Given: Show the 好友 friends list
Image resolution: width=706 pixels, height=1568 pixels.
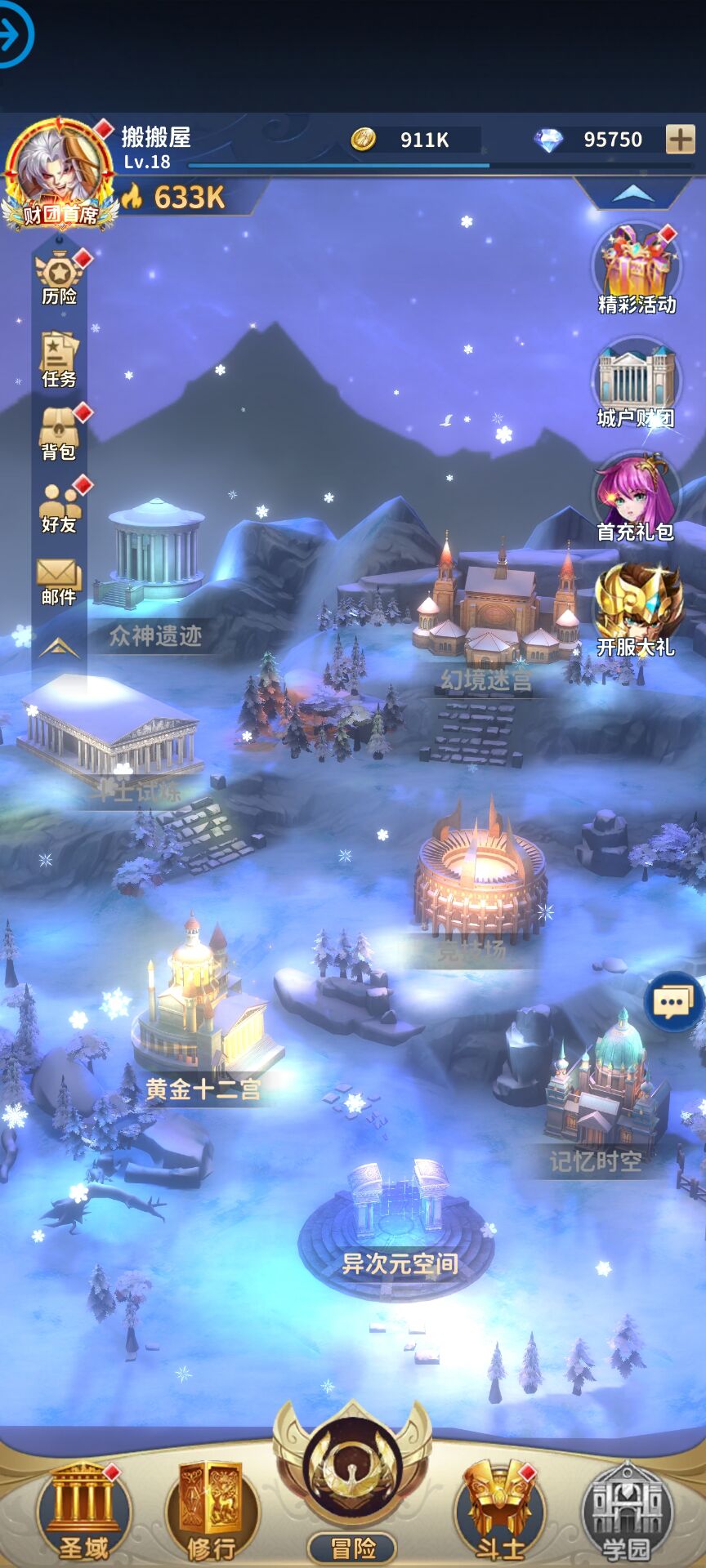Looking at the screenshot, I should tap(59, 506).
